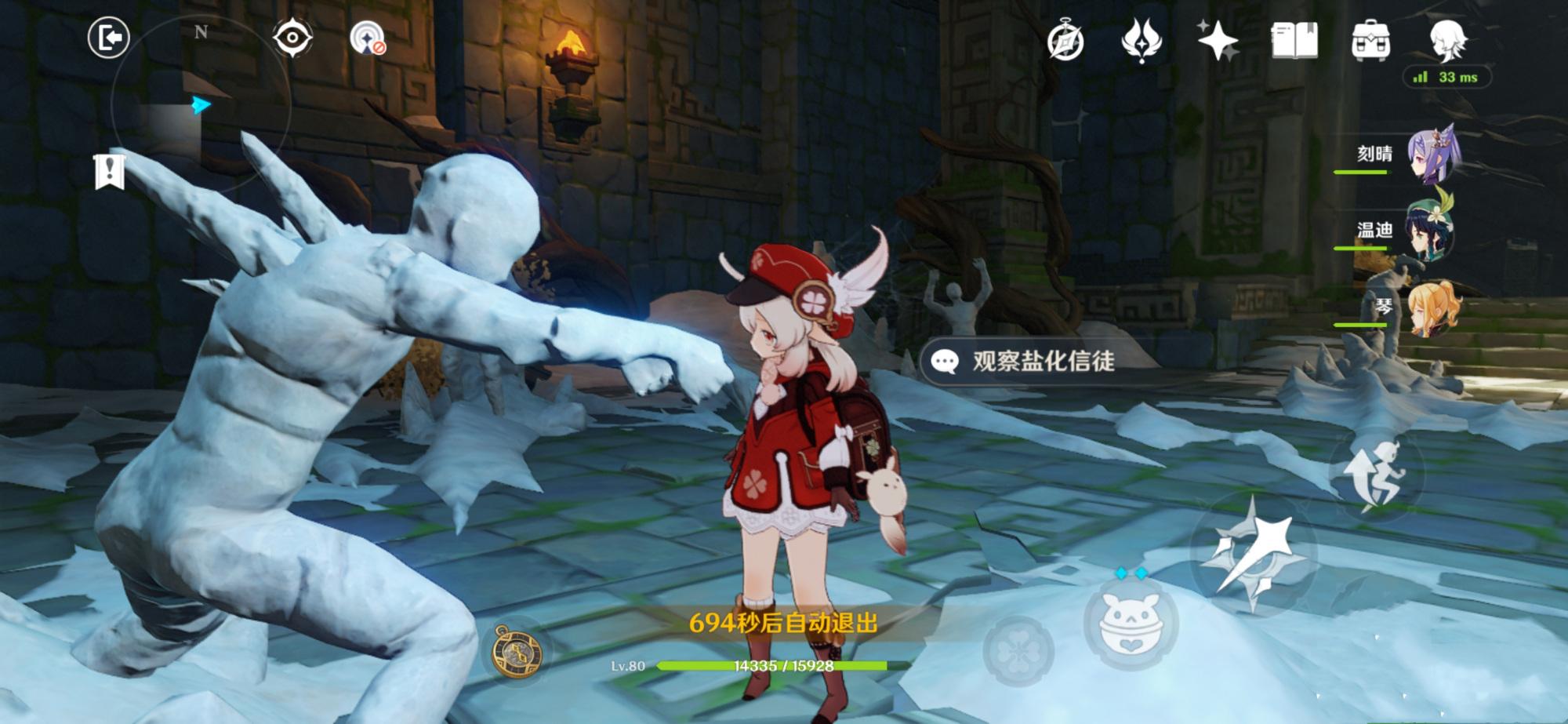Open the backpack inventory
1568x724 pixels.
1370,41
